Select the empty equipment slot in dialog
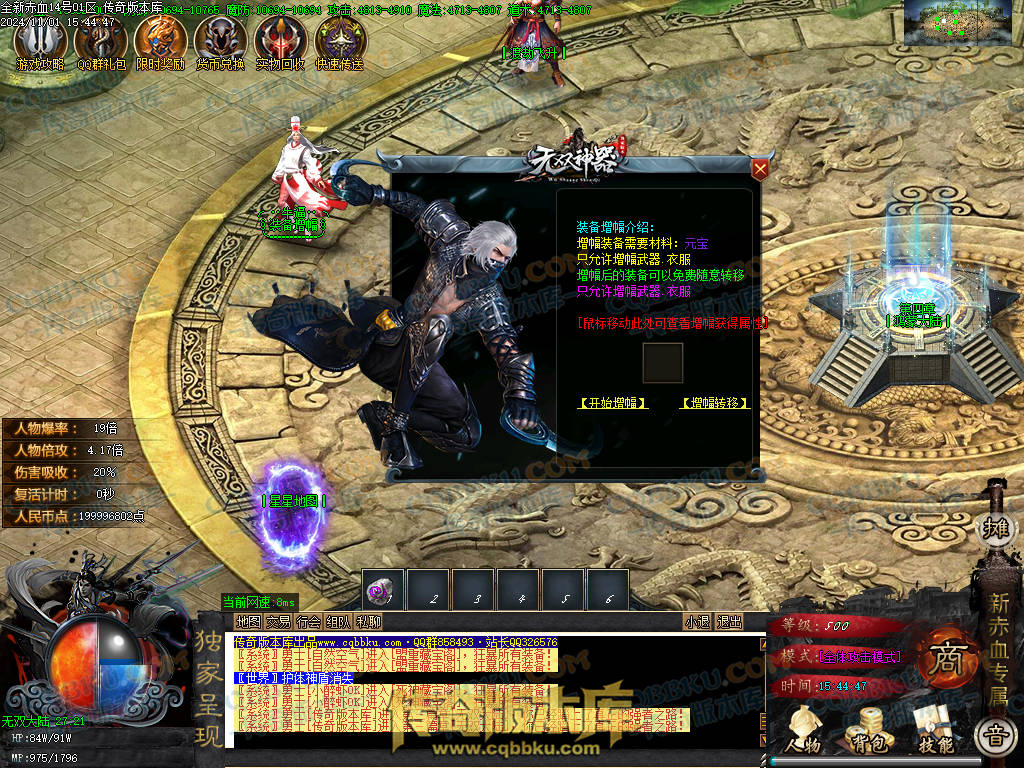This screenshot has height=768, width=1024. click(x=662, y=363)
